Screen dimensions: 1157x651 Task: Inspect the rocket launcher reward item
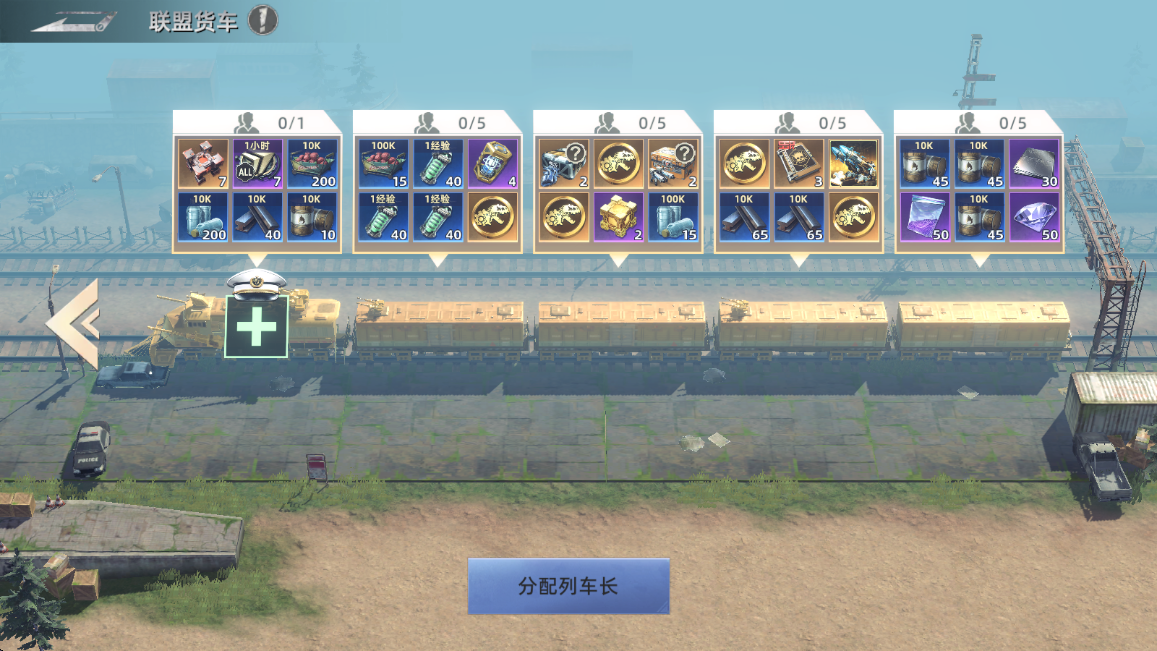854,164
